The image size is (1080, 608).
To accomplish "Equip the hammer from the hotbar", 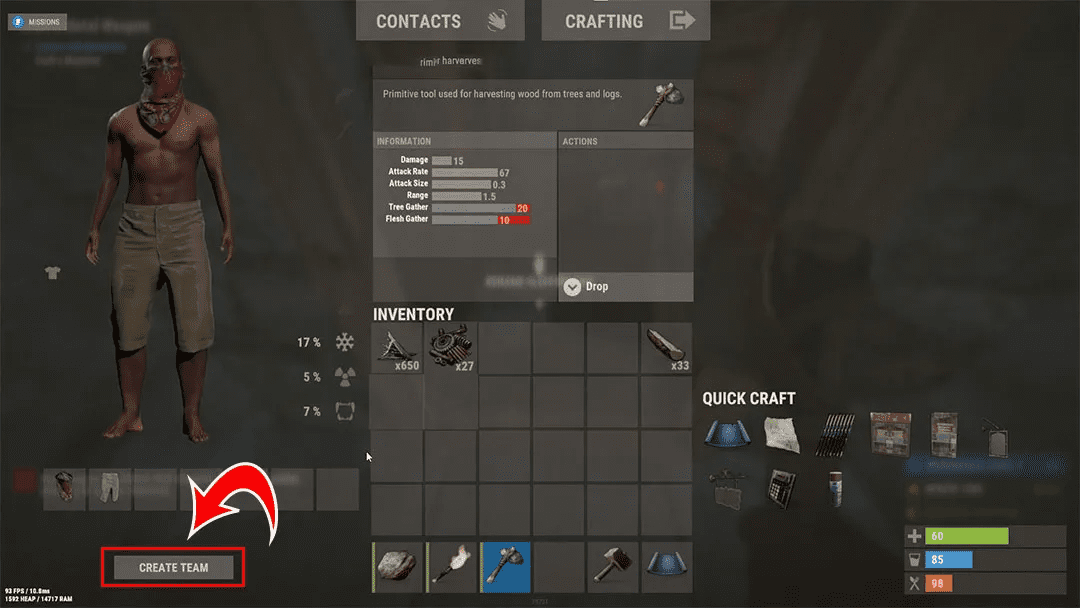I will (x=612, y=567).
